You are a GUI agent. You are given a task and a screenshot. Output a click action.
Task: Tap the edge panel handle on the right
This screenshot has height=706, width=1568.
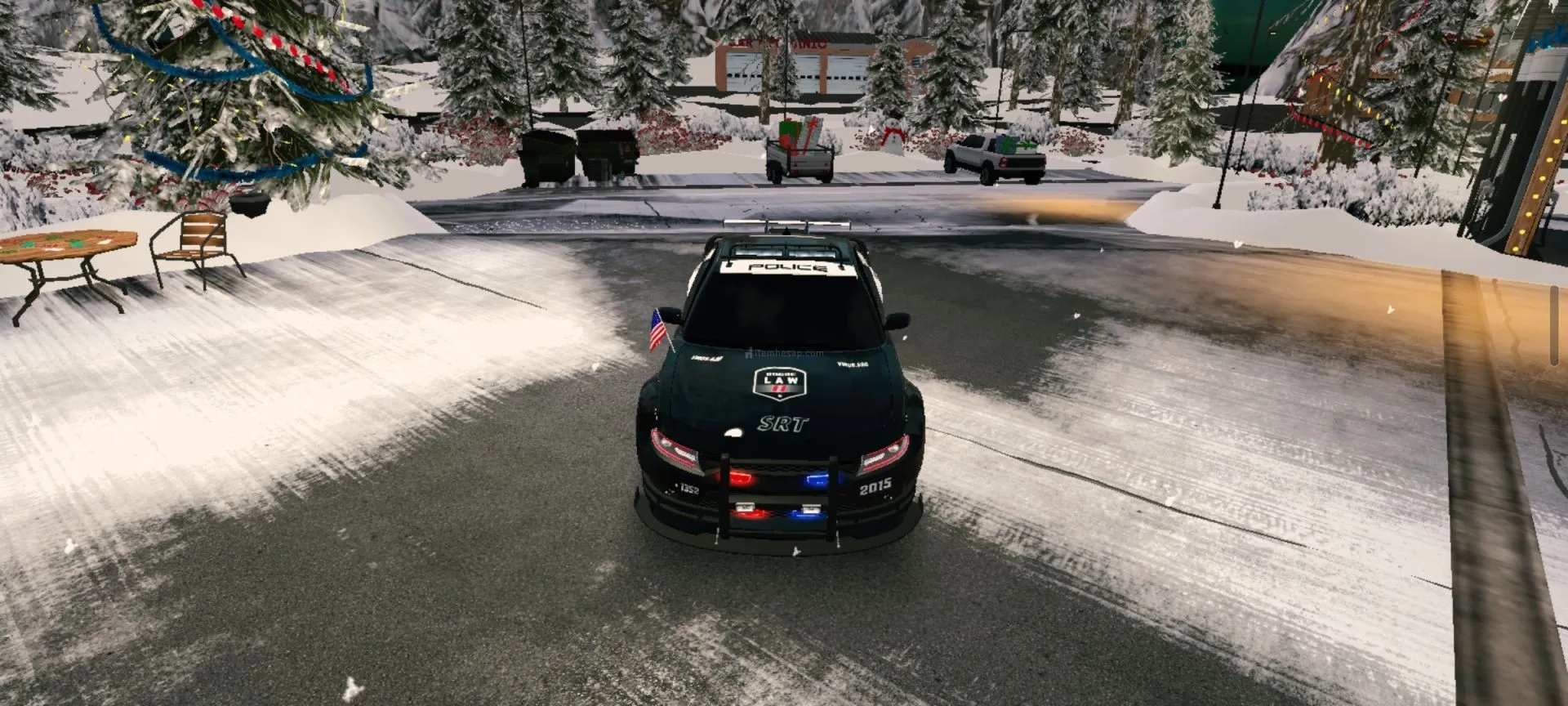1556,325
